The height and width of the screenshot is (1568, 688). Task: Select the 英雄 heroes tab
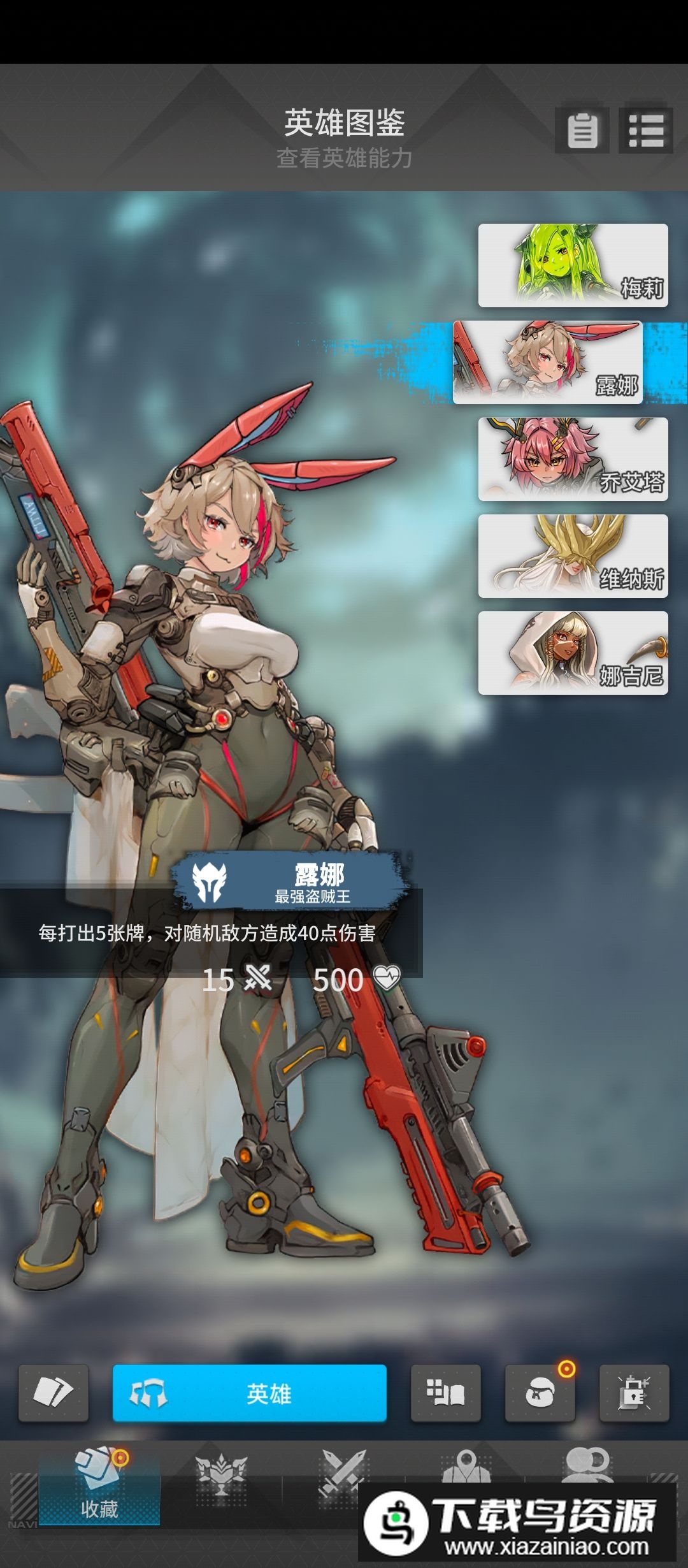pyautogui.click(x=249, y=1393)
